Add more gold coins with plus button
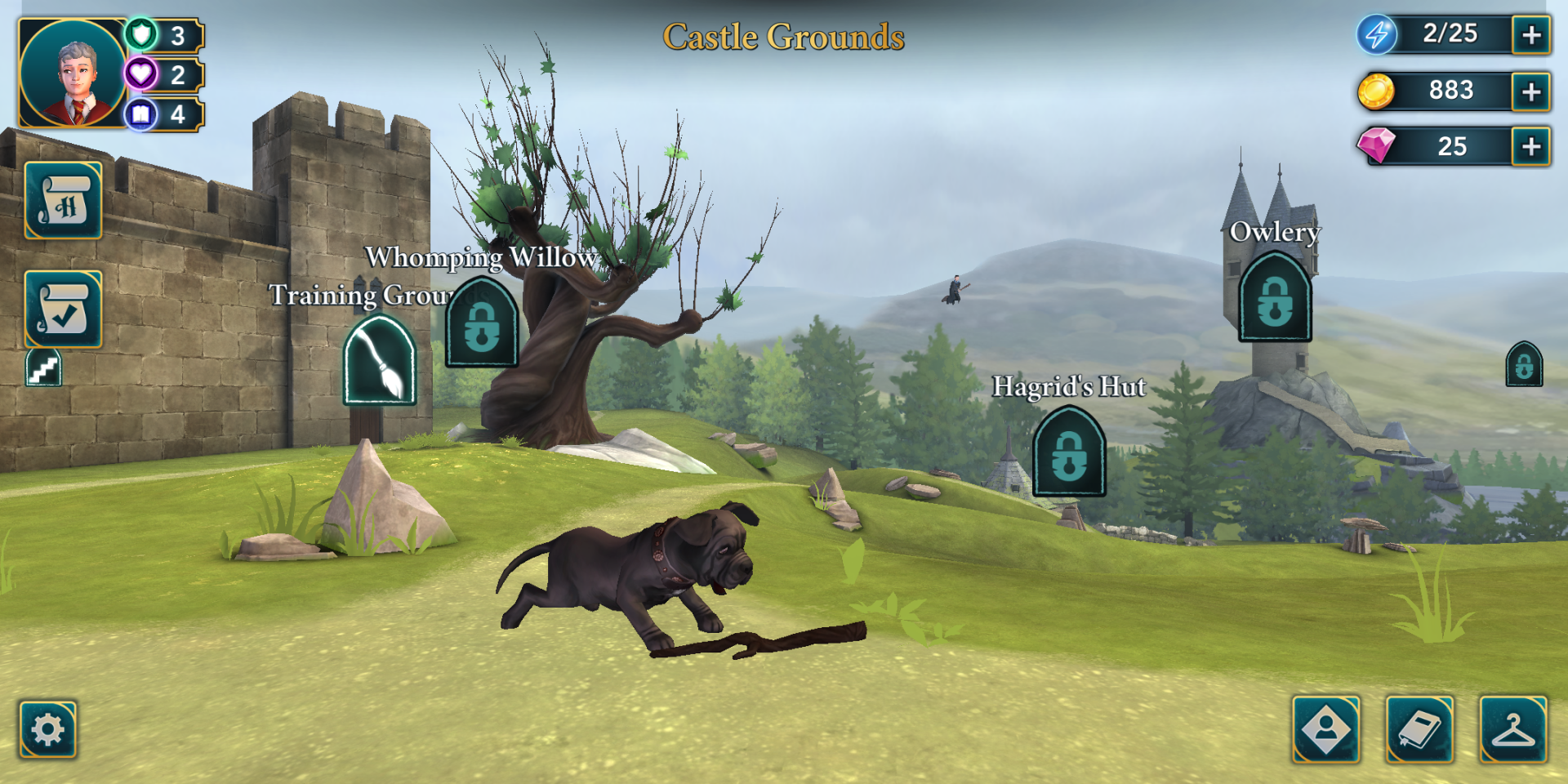This screenshot has width=1568, height=784. pyautogui.click(x=1531, y=91)
